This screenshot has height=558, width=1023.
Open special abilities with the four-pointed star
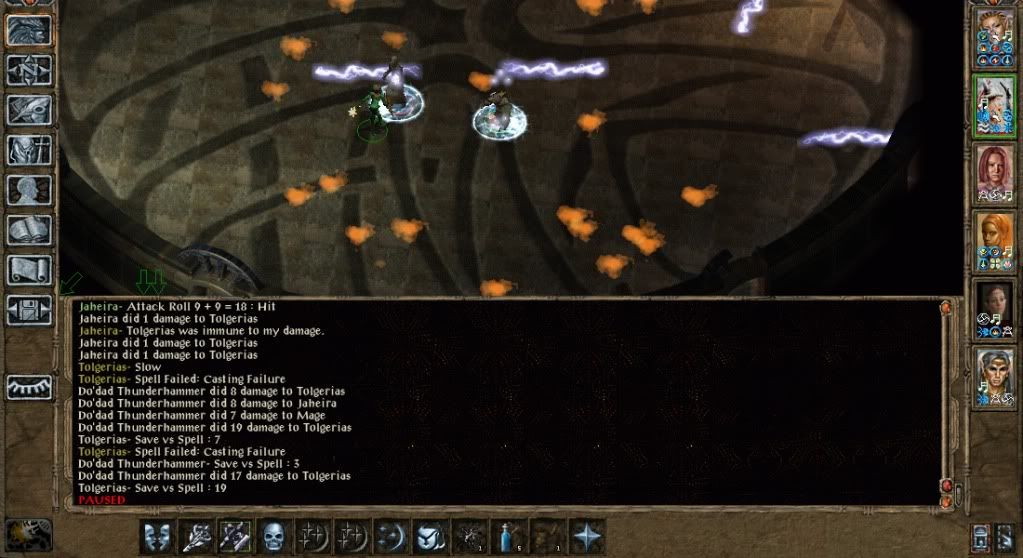587,536
